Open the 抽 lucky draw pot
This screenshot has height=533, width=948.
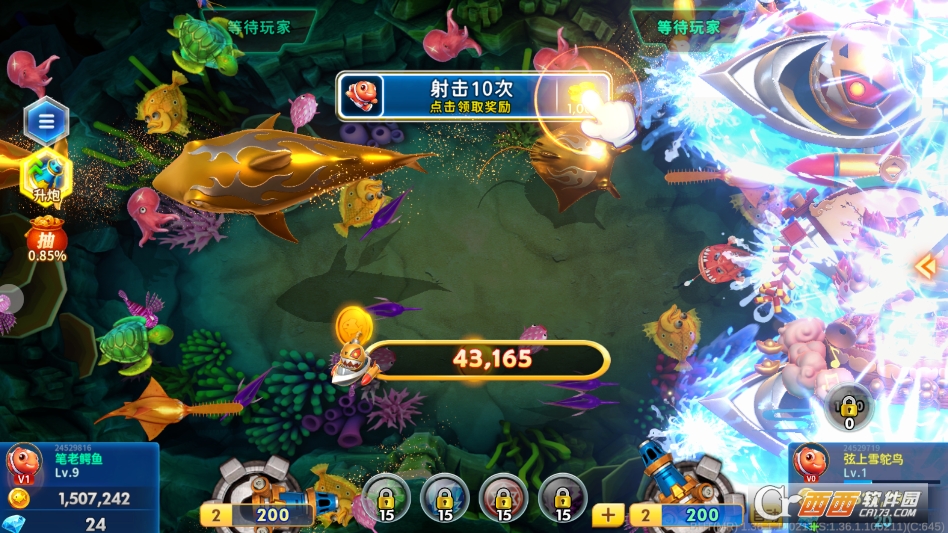click(46, 242)
